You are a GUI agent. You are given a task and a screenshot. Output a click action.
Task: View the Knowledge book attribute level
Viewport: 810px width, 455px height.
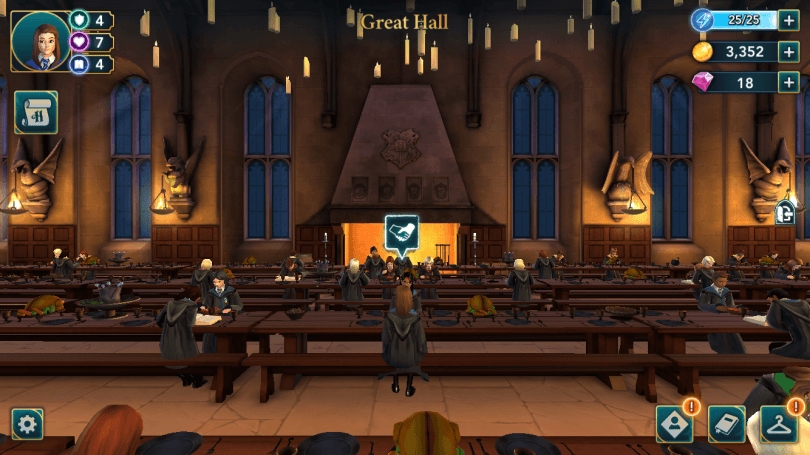90,64
